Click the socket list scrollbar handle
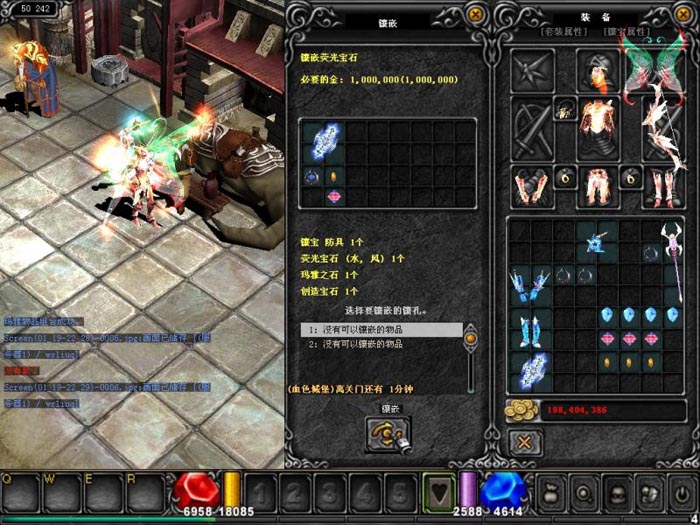700x525 pixels. 470,340
